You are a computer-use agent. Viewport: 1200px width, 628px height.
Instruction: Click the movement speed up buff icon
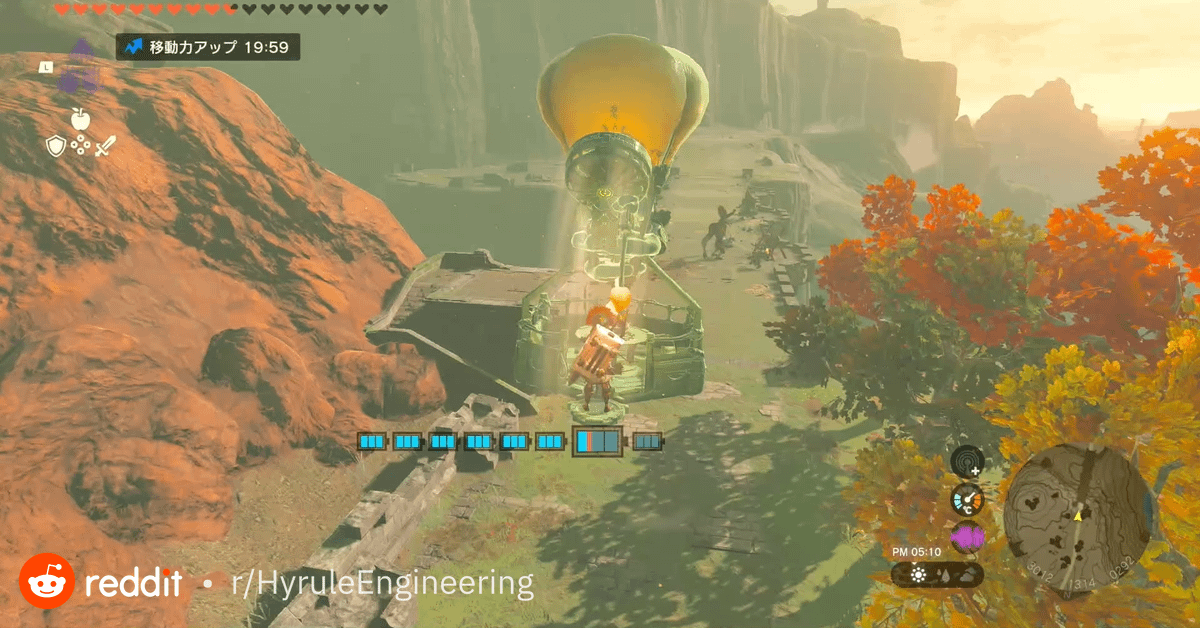[134, 47]
